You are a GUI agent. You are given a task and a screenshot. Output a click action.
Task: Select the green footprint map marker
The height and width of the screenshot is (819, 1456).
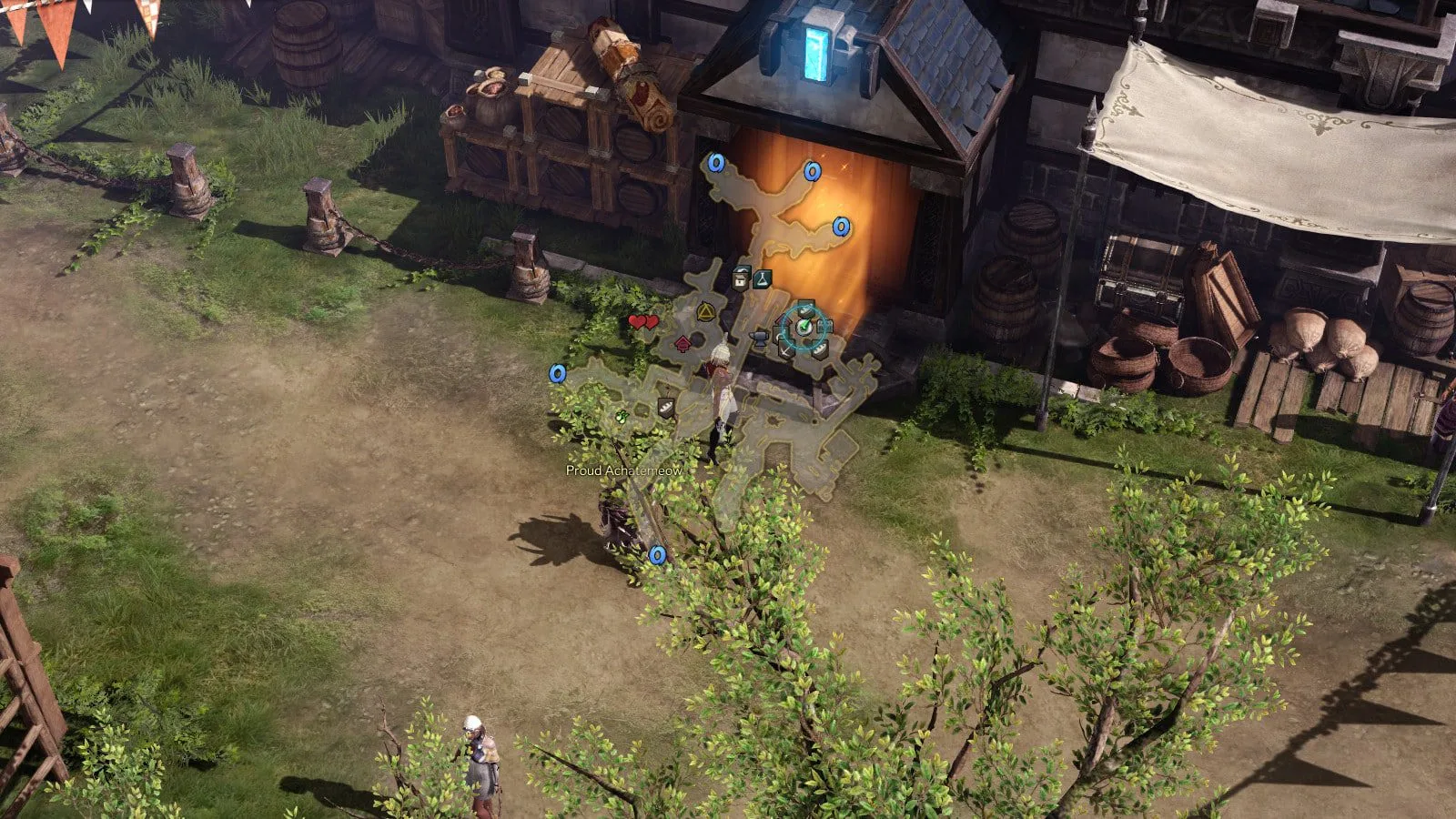pyautogui.click(x=622, y=417)
